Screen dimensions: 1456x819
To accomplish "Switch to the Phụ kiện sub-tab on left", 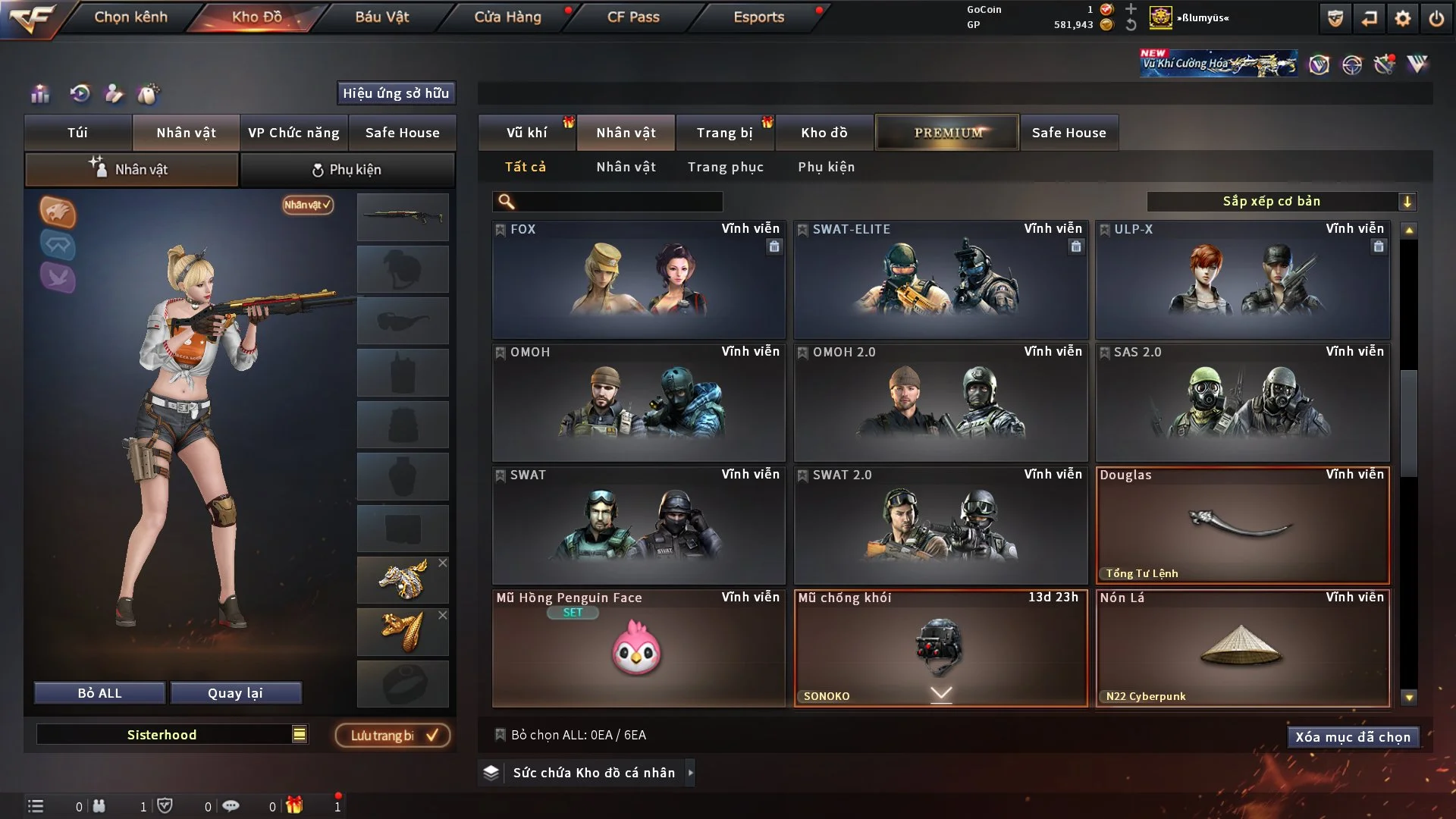I will tap(347, 170).
